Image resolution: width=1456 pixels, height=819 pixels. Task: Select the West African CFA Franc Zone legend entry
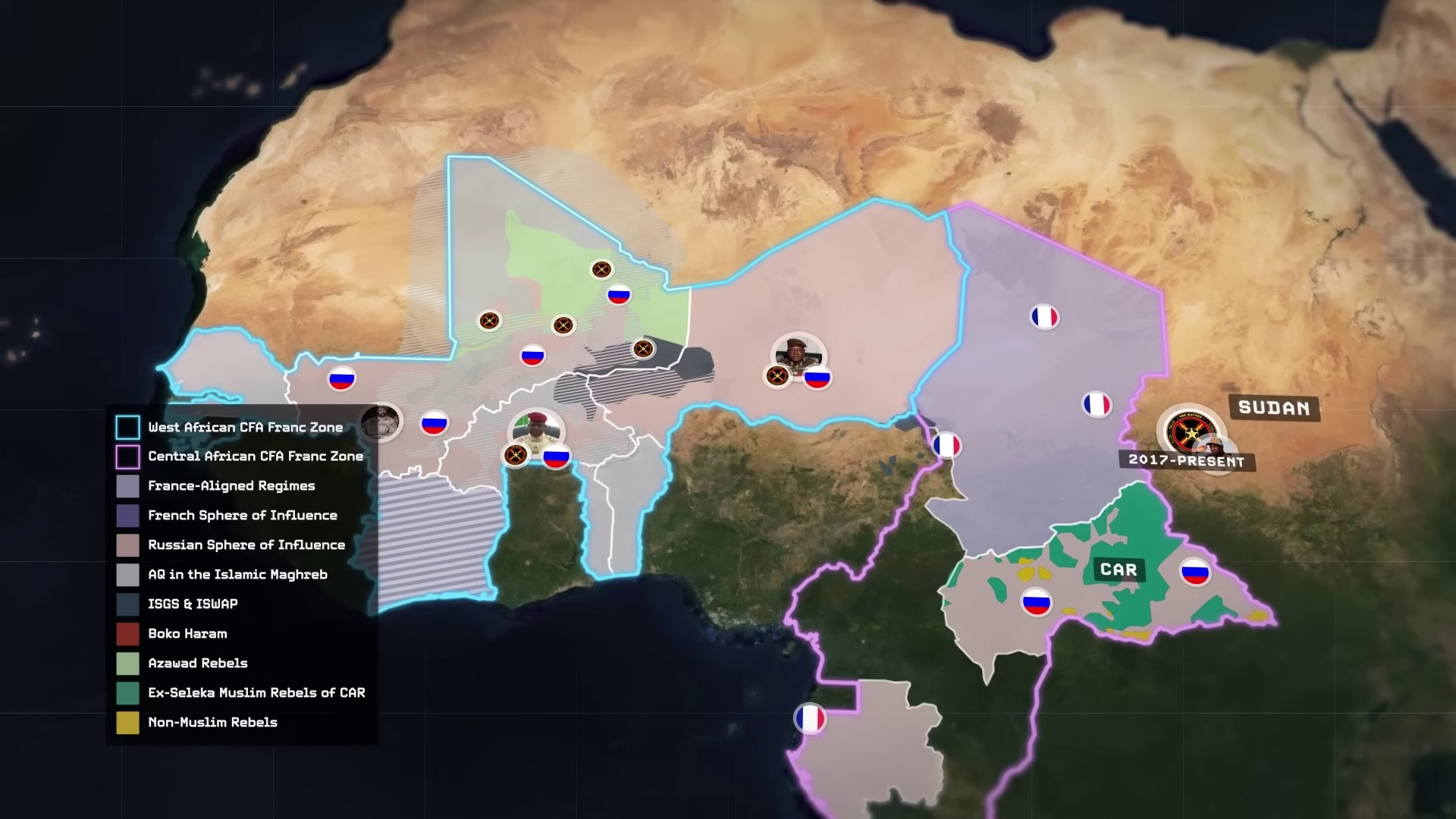pyautogui.click(x=245, y=428)
